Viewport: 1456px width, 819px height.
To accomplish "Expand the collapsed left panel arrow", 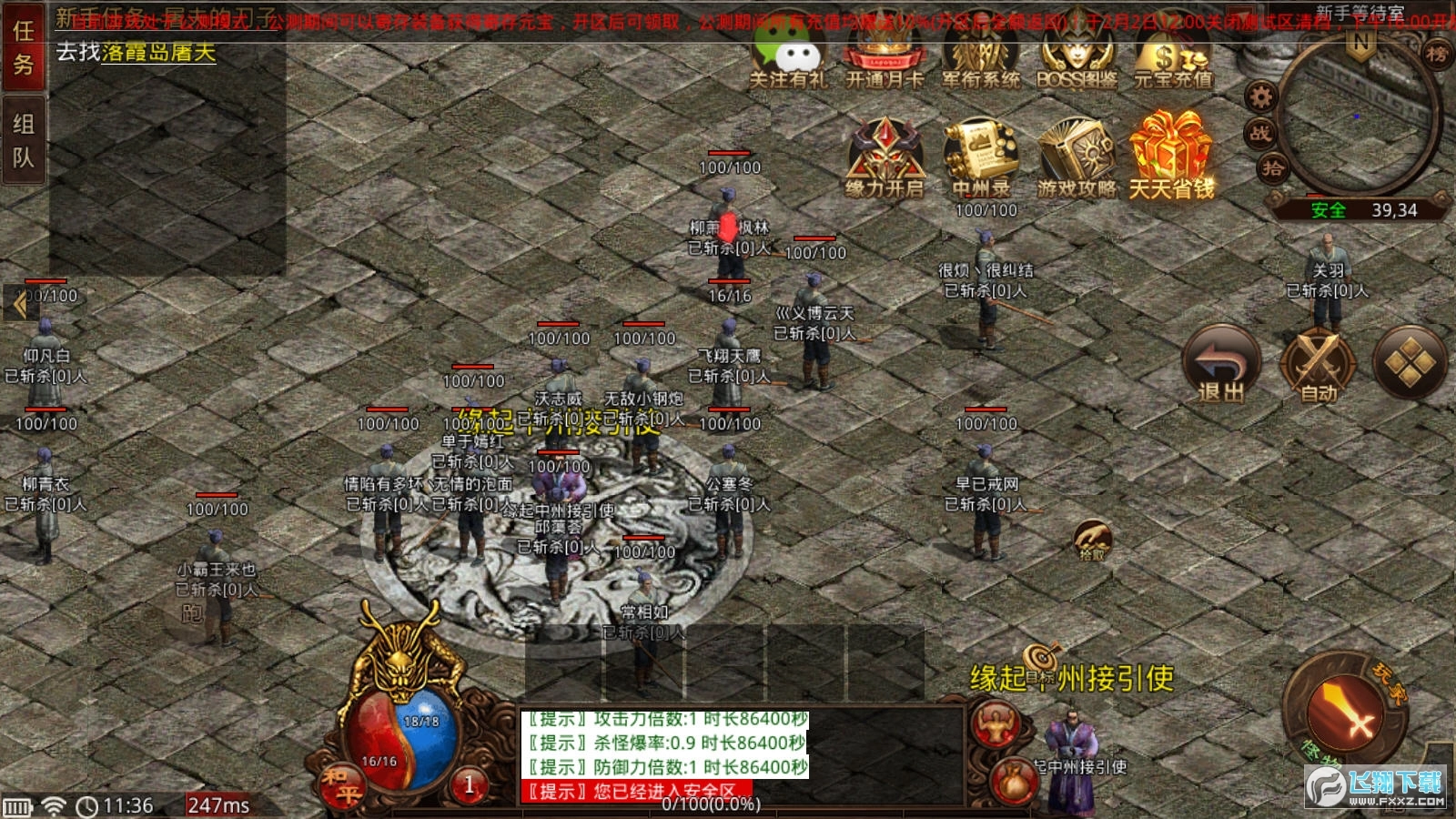I will (x=20, y=302).
